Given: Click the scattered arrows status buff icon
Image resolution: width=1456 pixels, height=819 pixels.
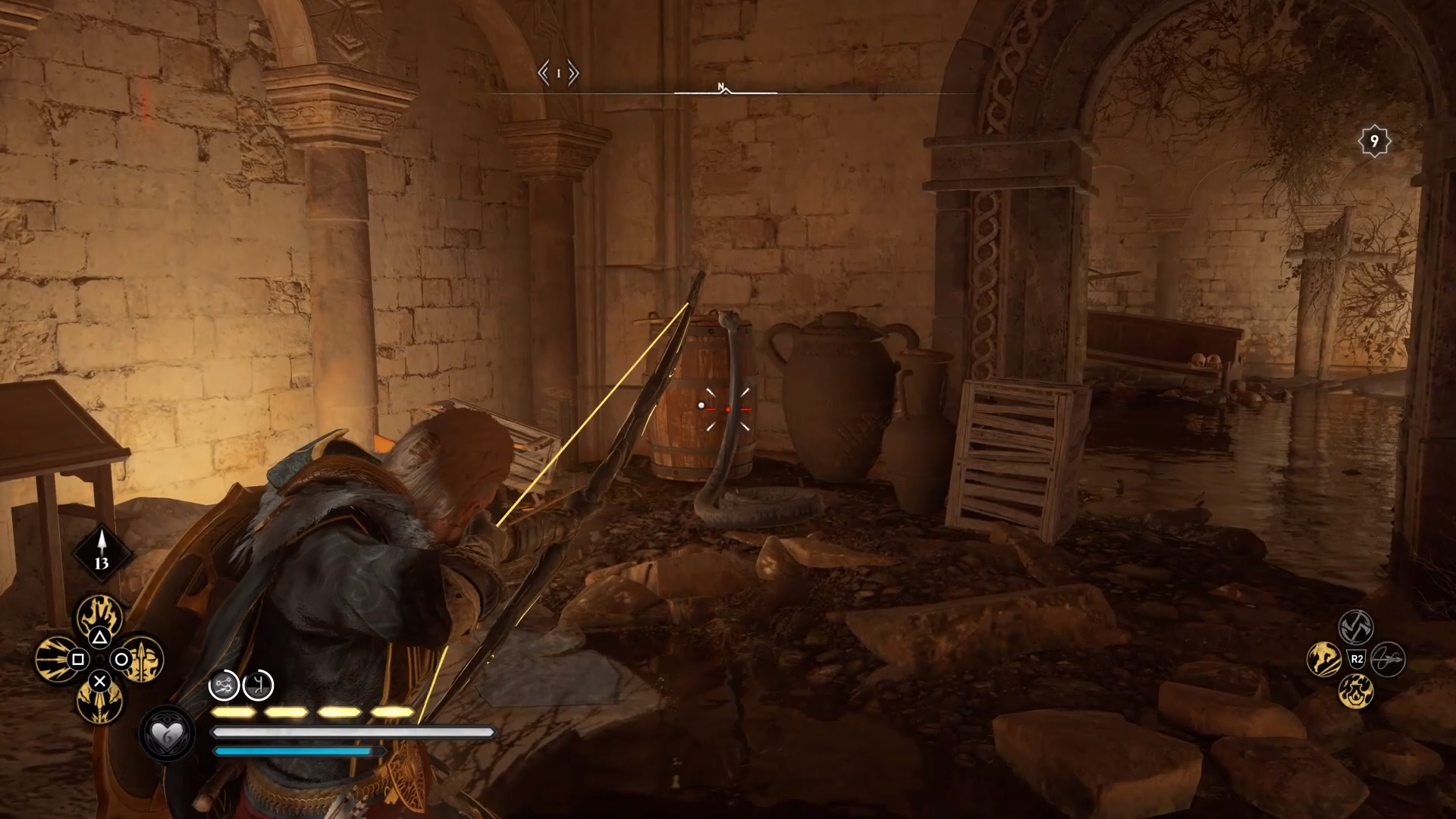Looking at the screenshot, I should click(224, 686).
